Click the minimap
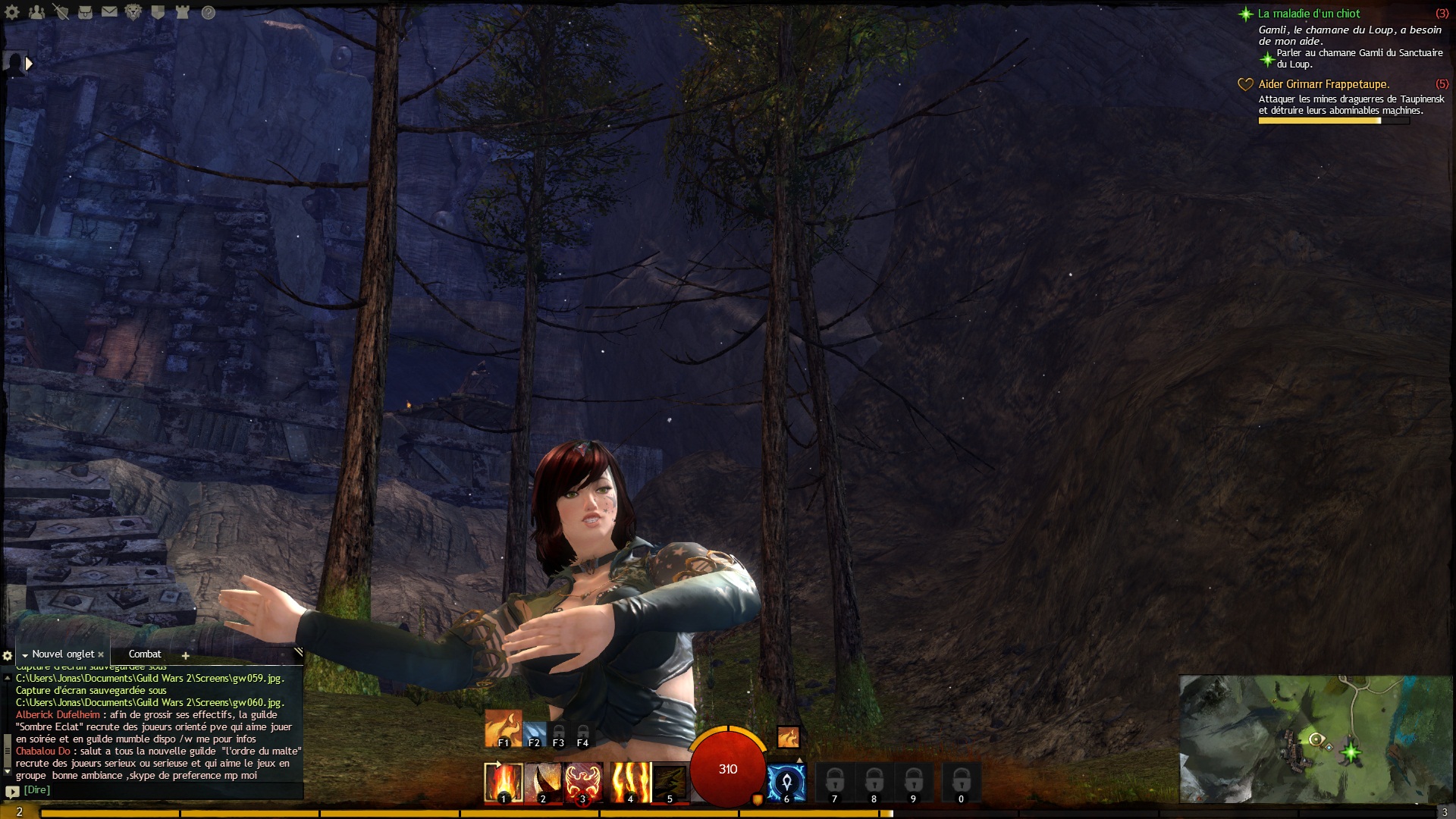Image resolution: width=1456 pixels, height=819 pixels. coord(1316,739)
